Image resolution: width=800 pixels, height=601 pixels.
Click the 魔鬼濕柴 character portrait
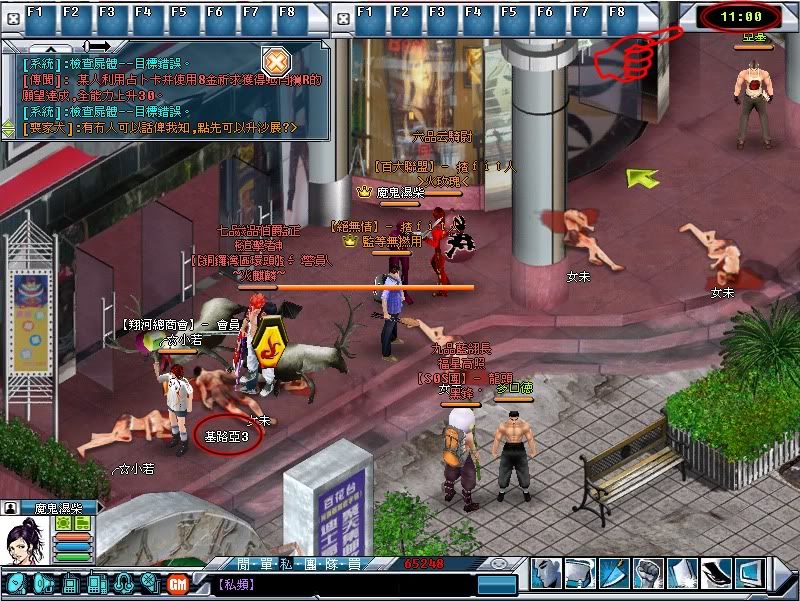coord(24,545)
